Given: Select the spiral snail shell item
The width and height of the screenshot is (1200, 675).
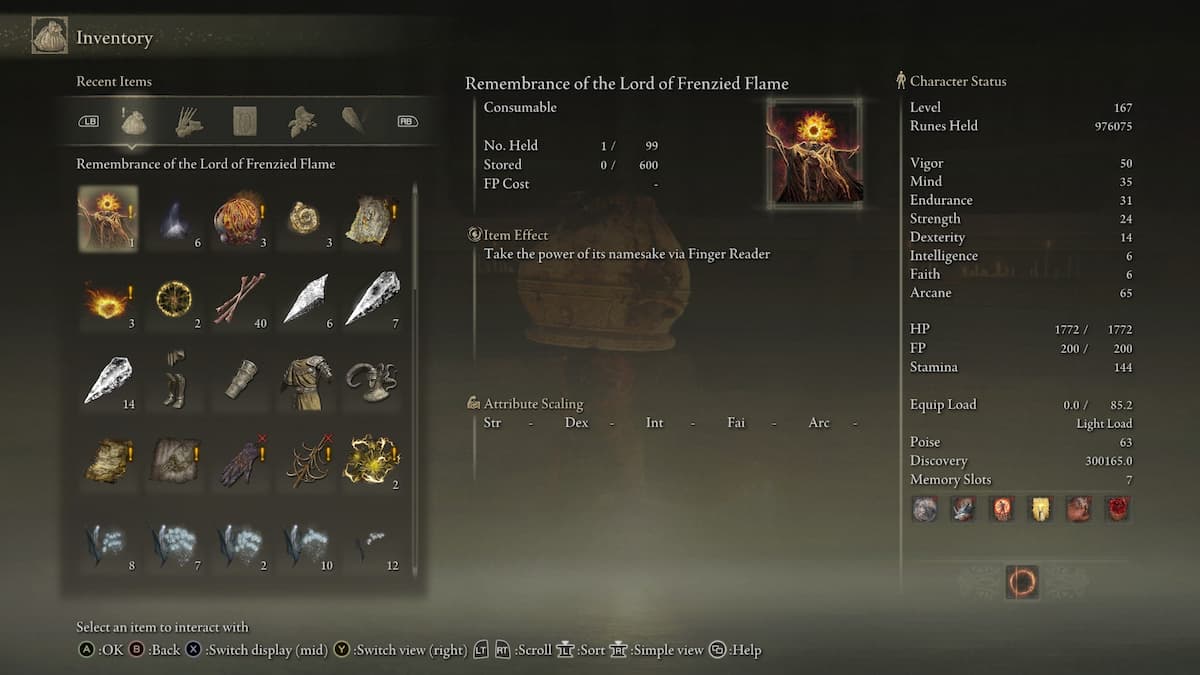Looking at the screenshot, I should pos(305,218).
